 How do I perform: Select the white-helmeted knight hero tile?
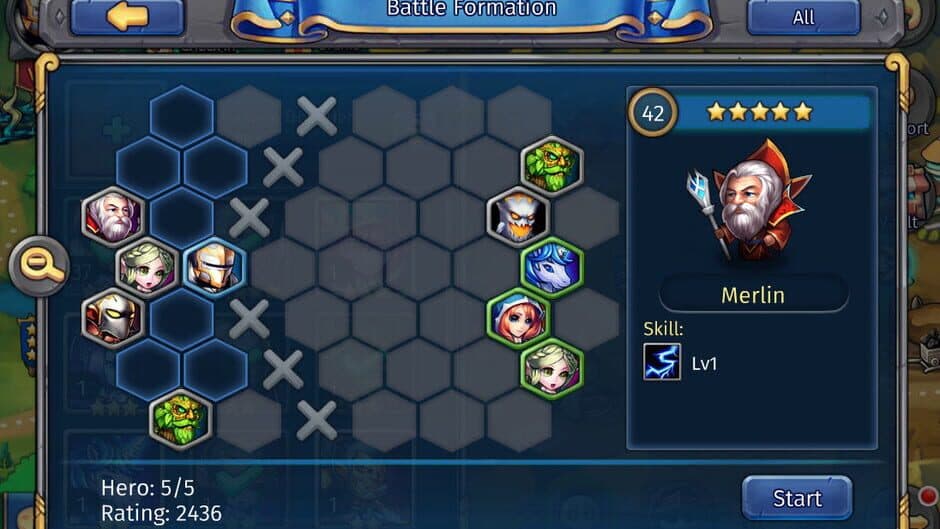coord(215,267)
